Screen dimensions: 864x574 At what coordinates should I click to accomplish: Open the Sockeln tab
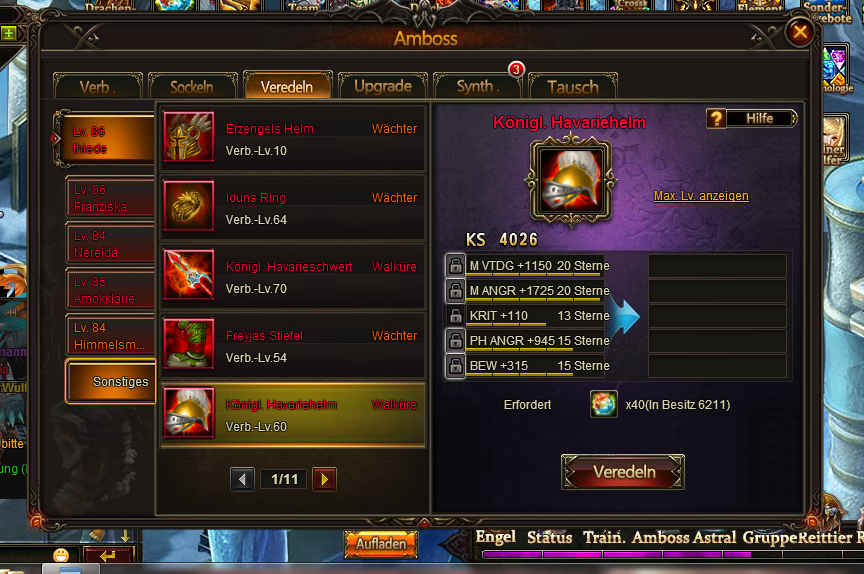(x=192, y=87)
